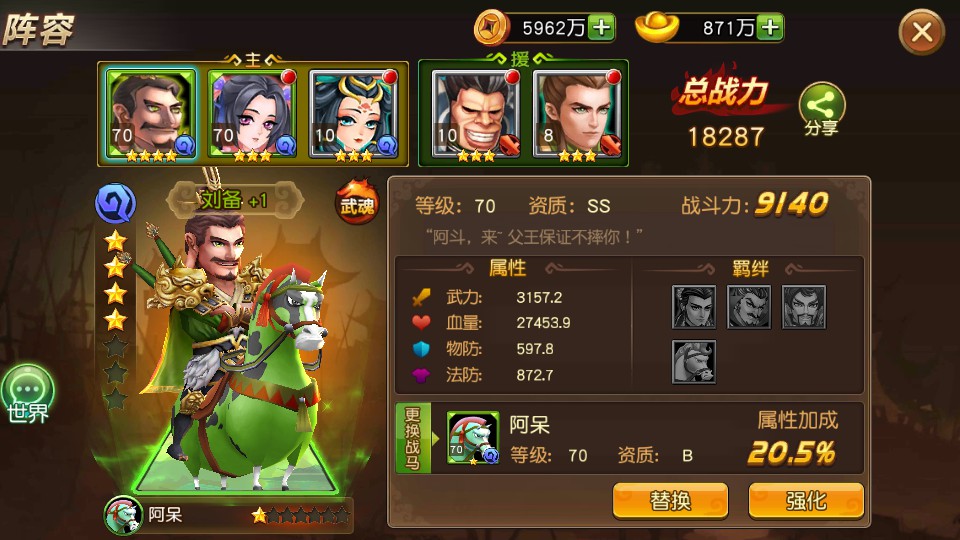Choose the grinning level 10 support hero

468,114
